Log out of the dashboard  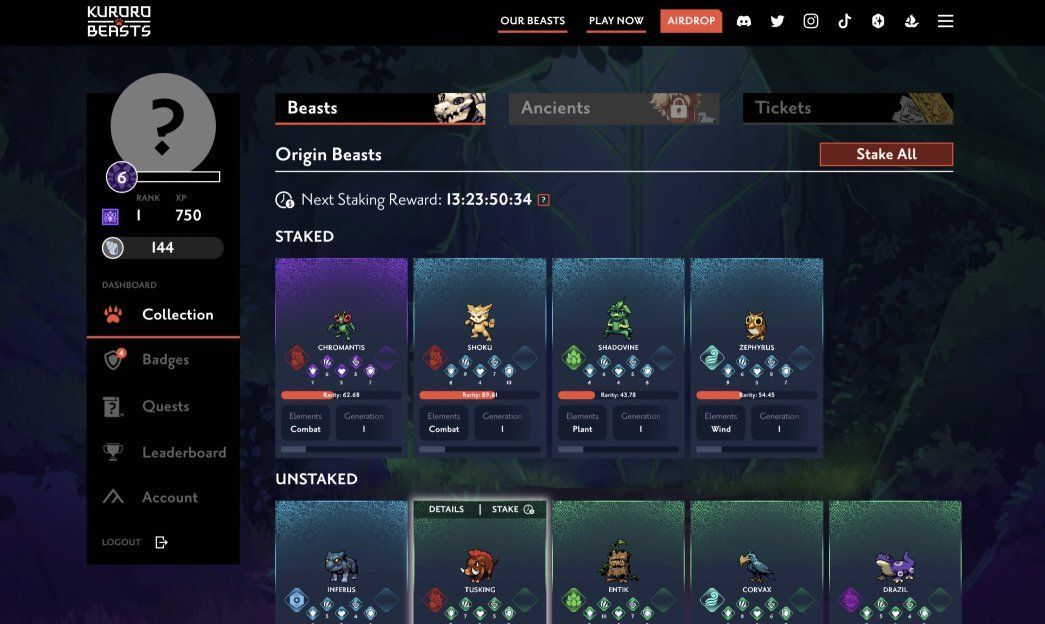click(x=135, y=542)
